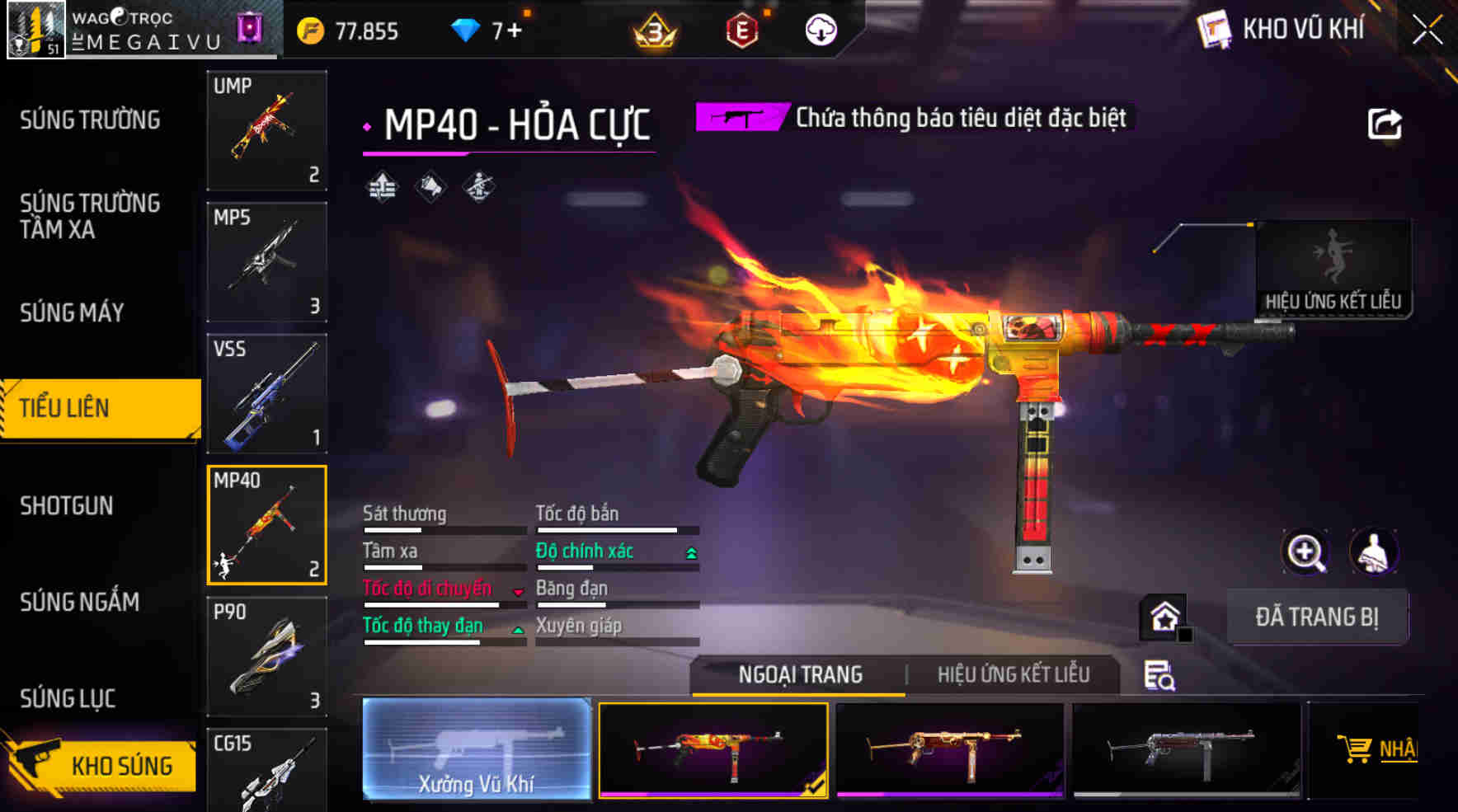The image size is (1458, 812).
Task: Click the green up arrow beside Độ chính xác
Action: point(689,551)
